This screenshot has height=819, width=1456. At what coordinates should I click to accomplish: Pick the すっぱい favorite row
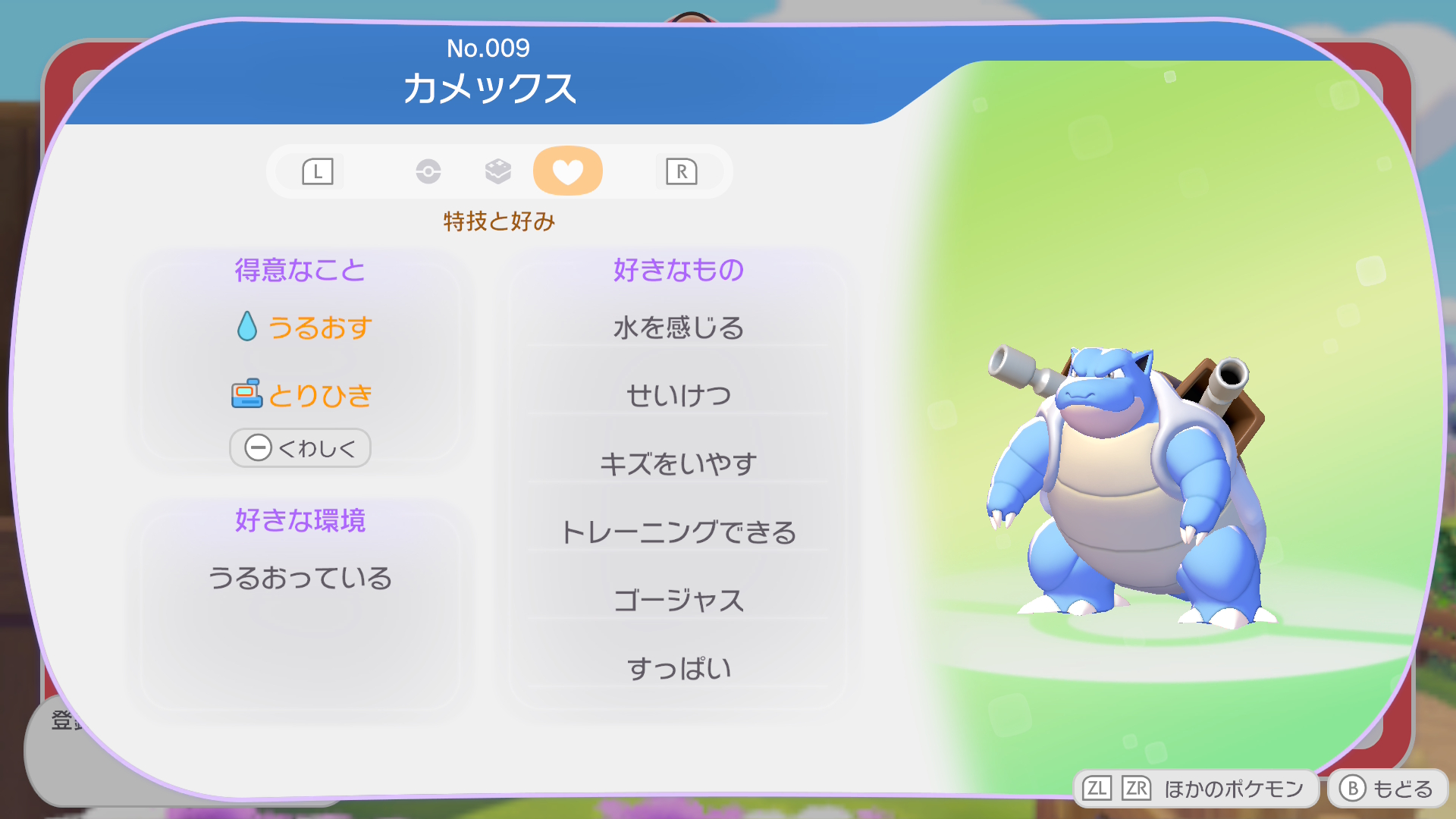click(678, 668)
